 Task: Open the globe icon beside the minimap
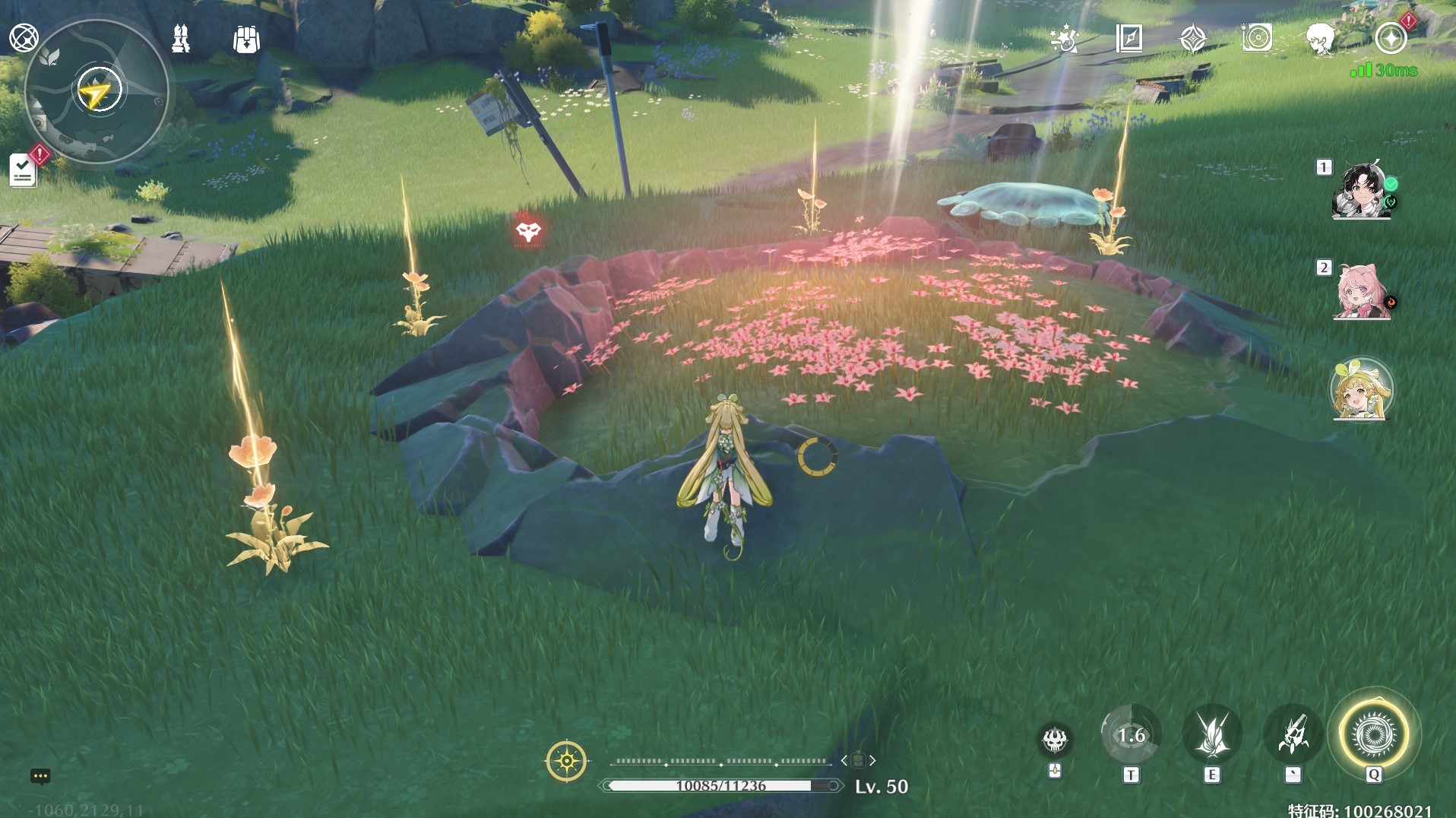coord(24,37)
